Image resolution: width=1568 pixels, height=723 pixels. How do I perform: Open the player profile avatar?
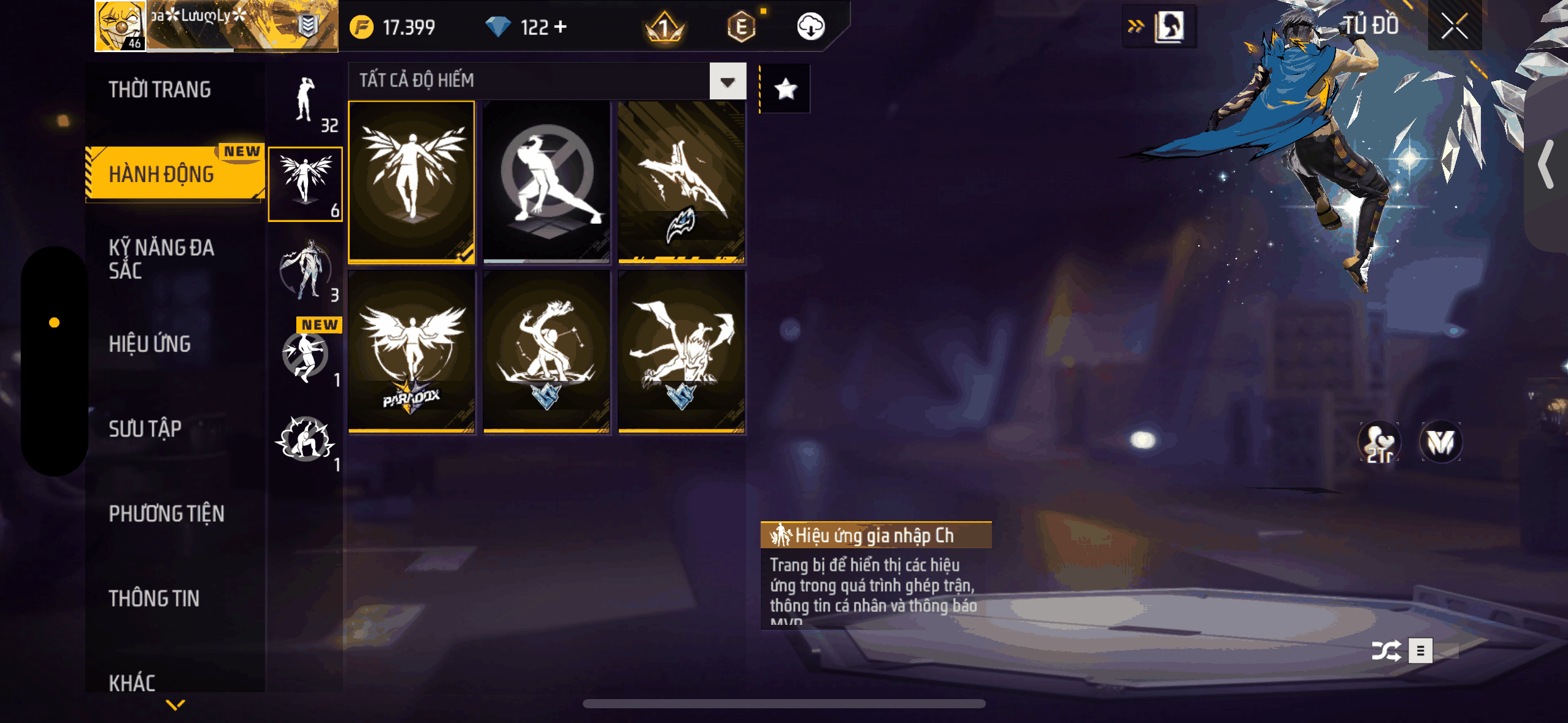[x=120, y=26]
